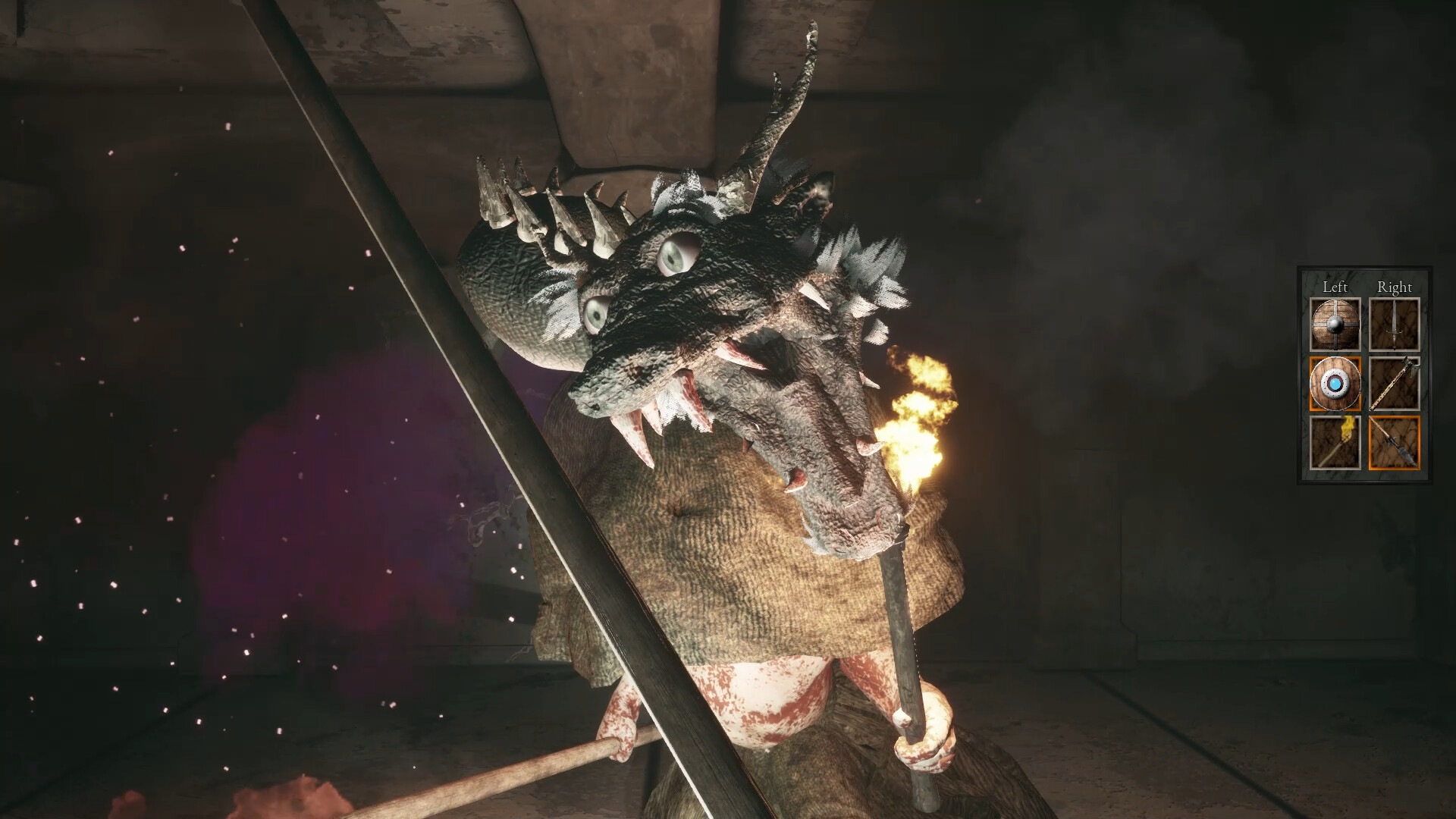
Task: Click the Right hand column header
Action: [1395, 287]
